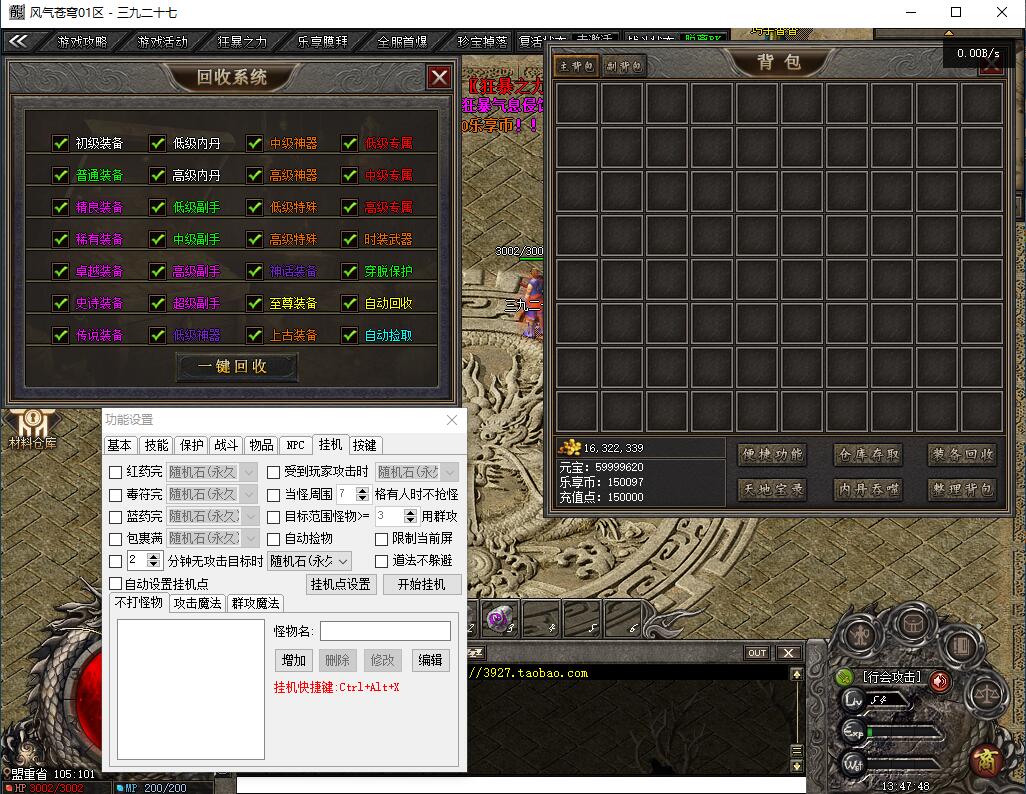The height and width of the screenshot is (794, 1026).
Task: Toggle the 自动回收 checkbox
Action: coord(349,303)
